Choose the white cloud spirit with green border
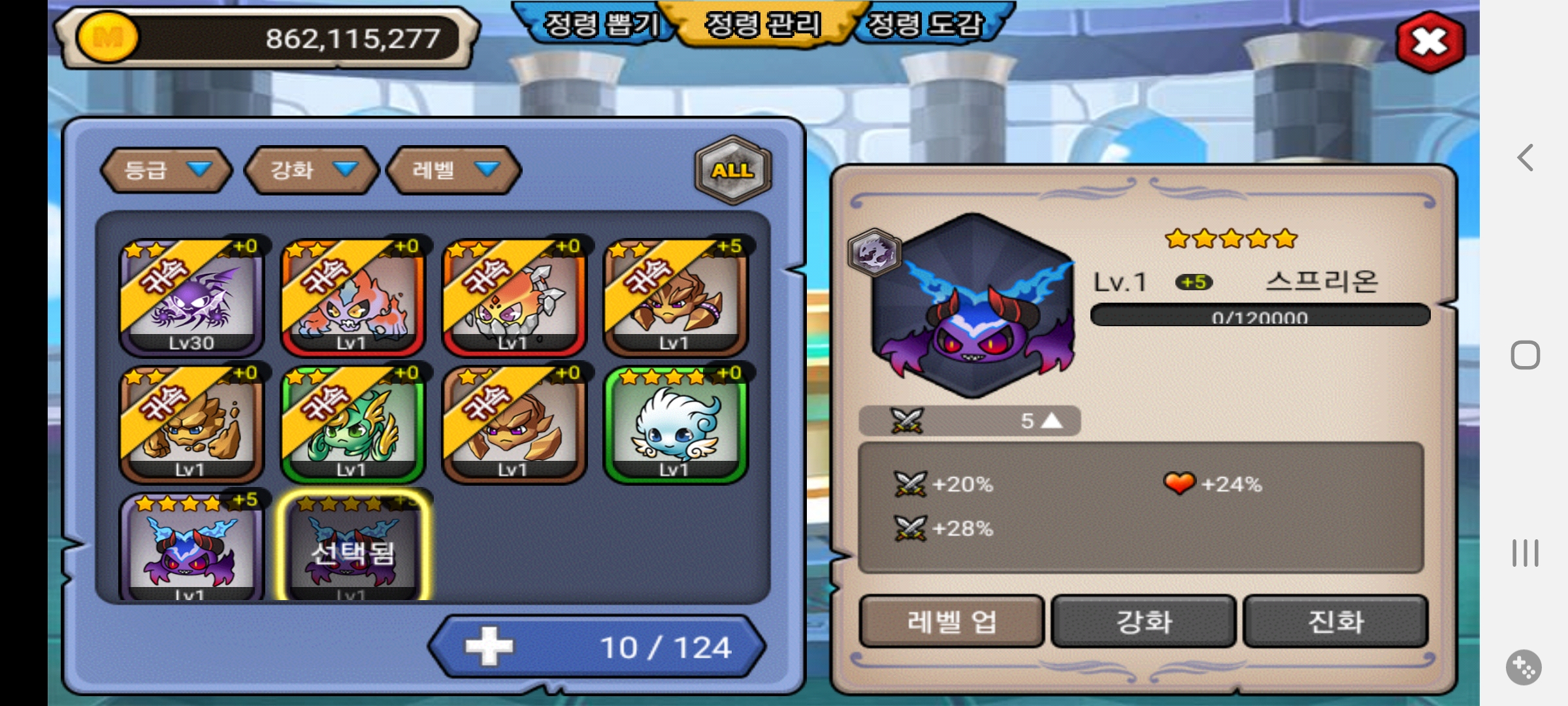 (x=676, y=425)
